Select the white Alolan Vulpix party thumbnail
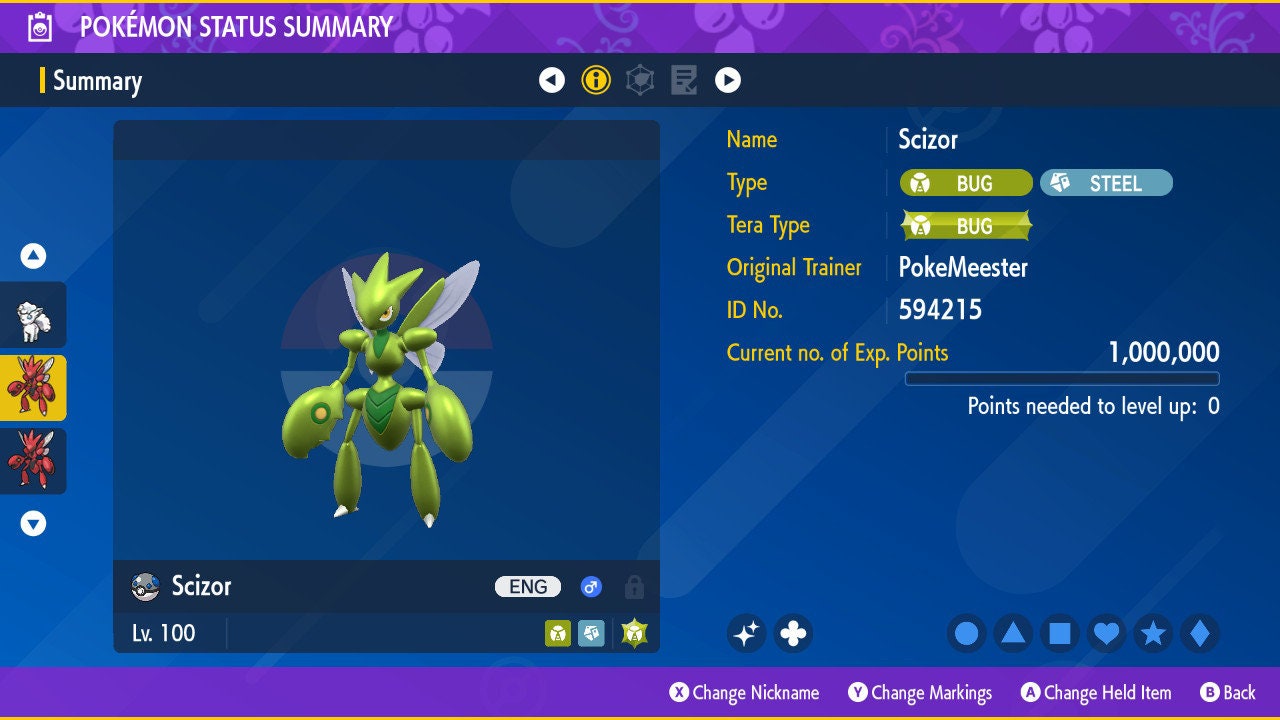The image size is (1280, 720). pos(33,315)
